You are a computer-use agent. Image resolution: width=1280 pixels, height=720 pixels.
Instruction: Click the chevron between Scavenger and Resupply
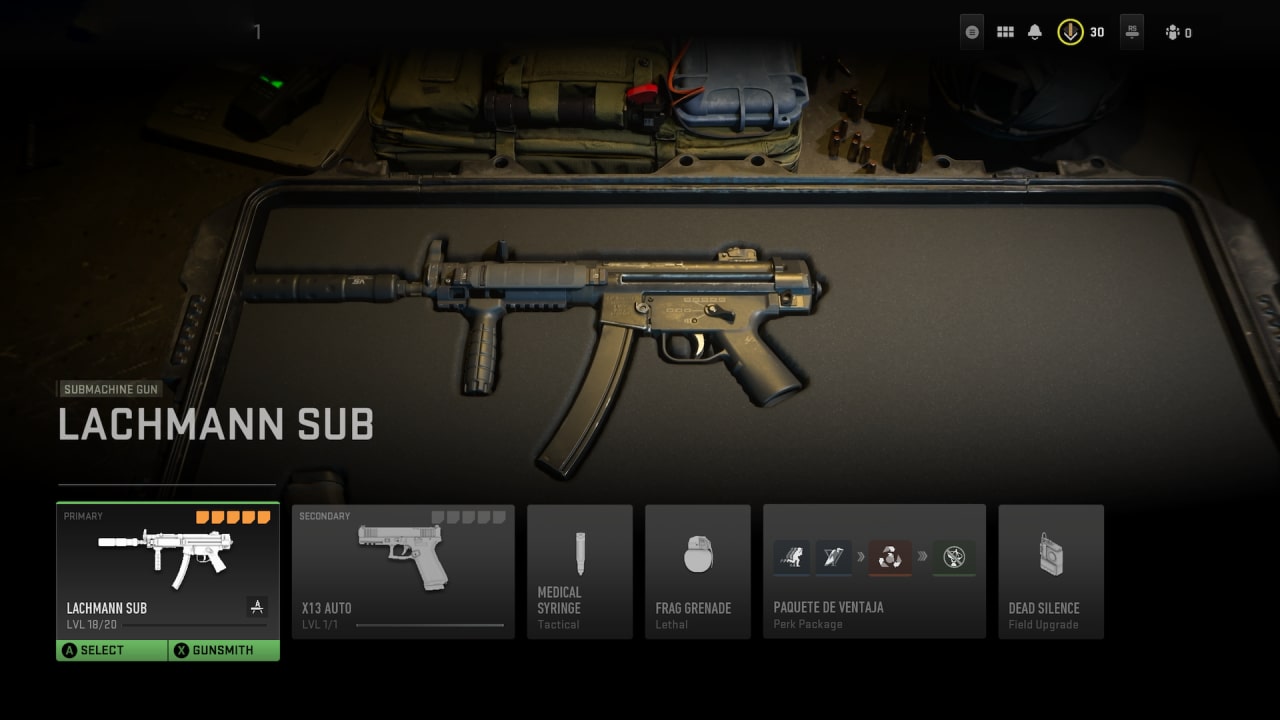[x=860, y=557]
